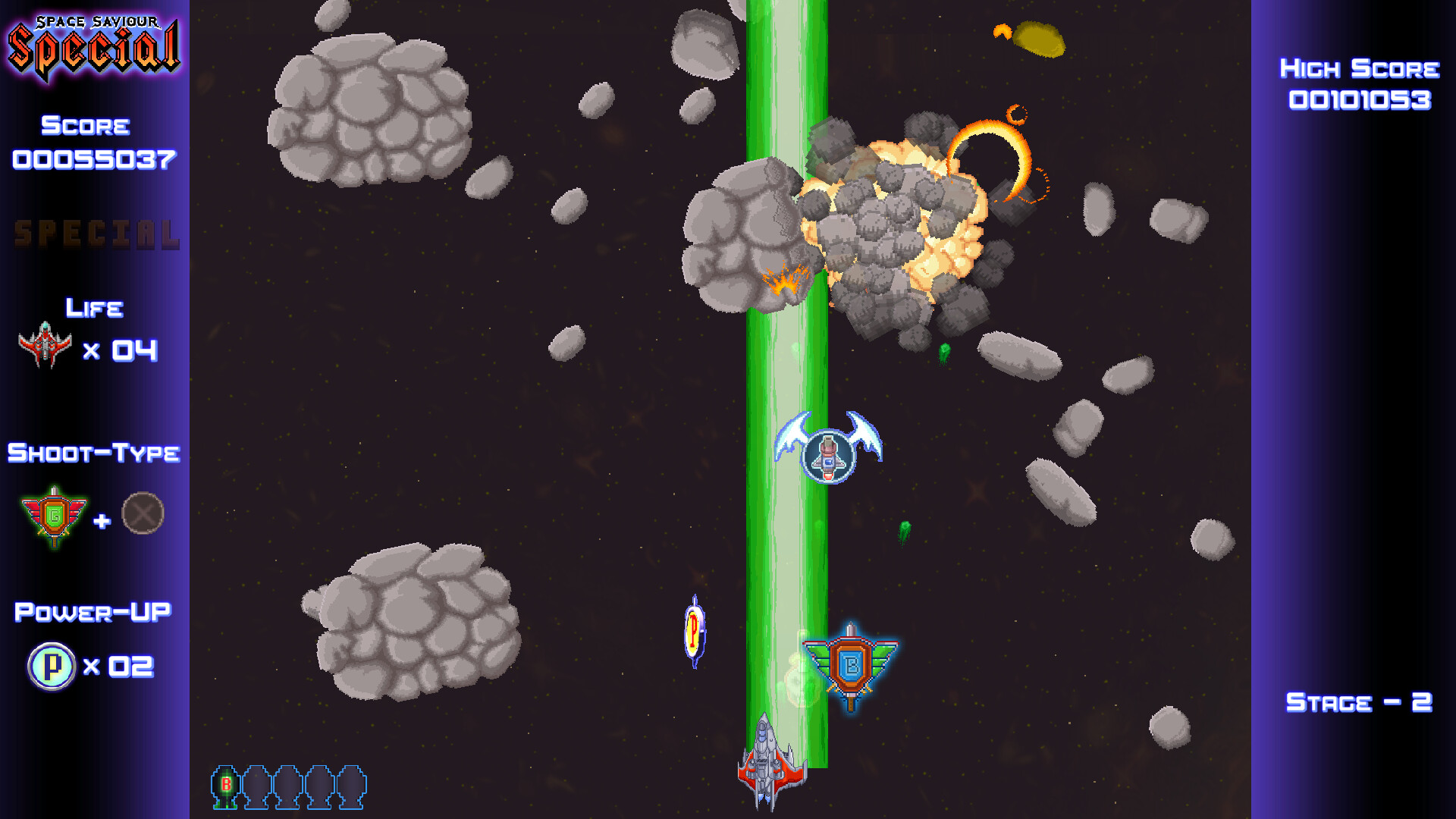Expand the Shoot-Type panel
Image resolution: width=1456 pixels, height=819 pixels.
point(93,453)
